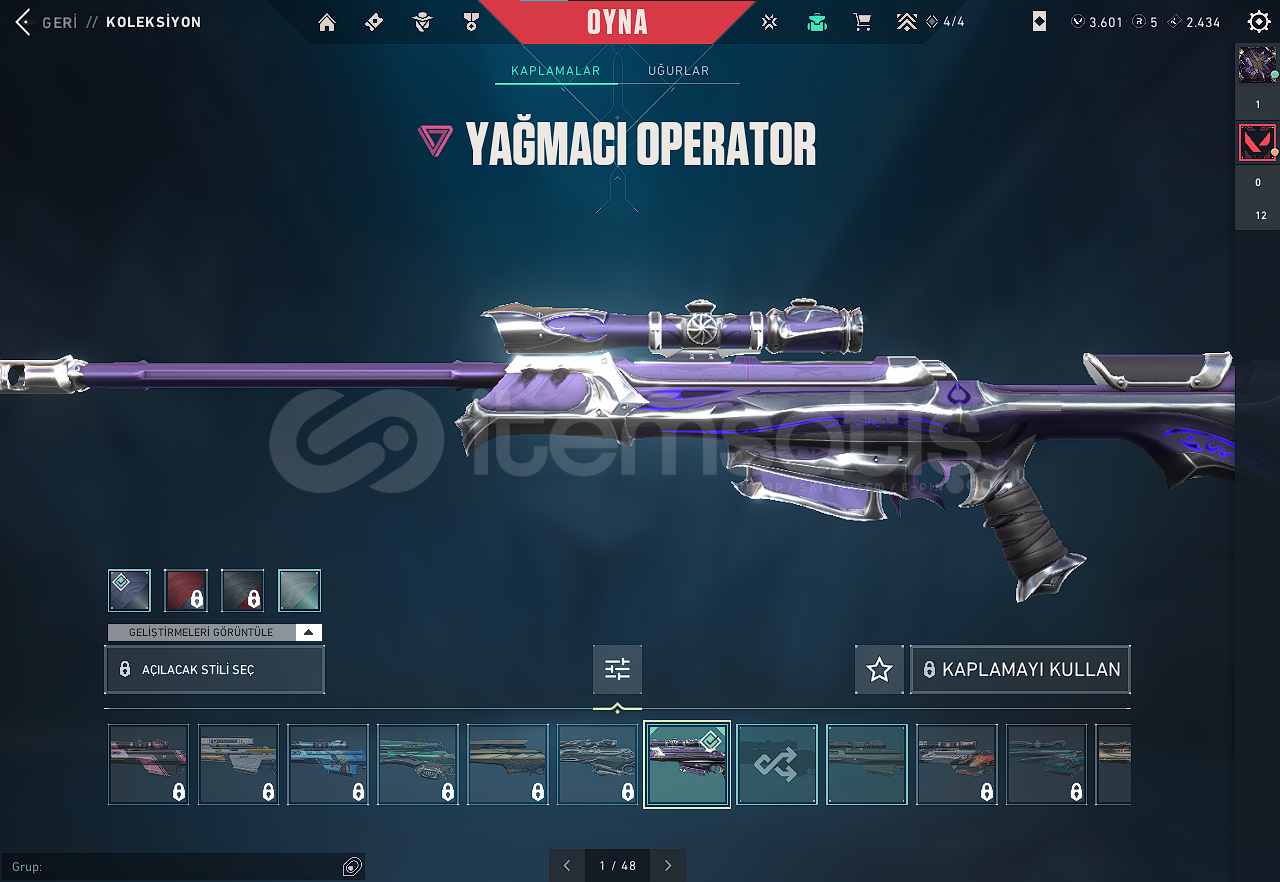Image resolution: width=1280 pixels, height=882 pixels.
Task: Select the random shuffle skin tile
Action: click(x=777, y=764)
